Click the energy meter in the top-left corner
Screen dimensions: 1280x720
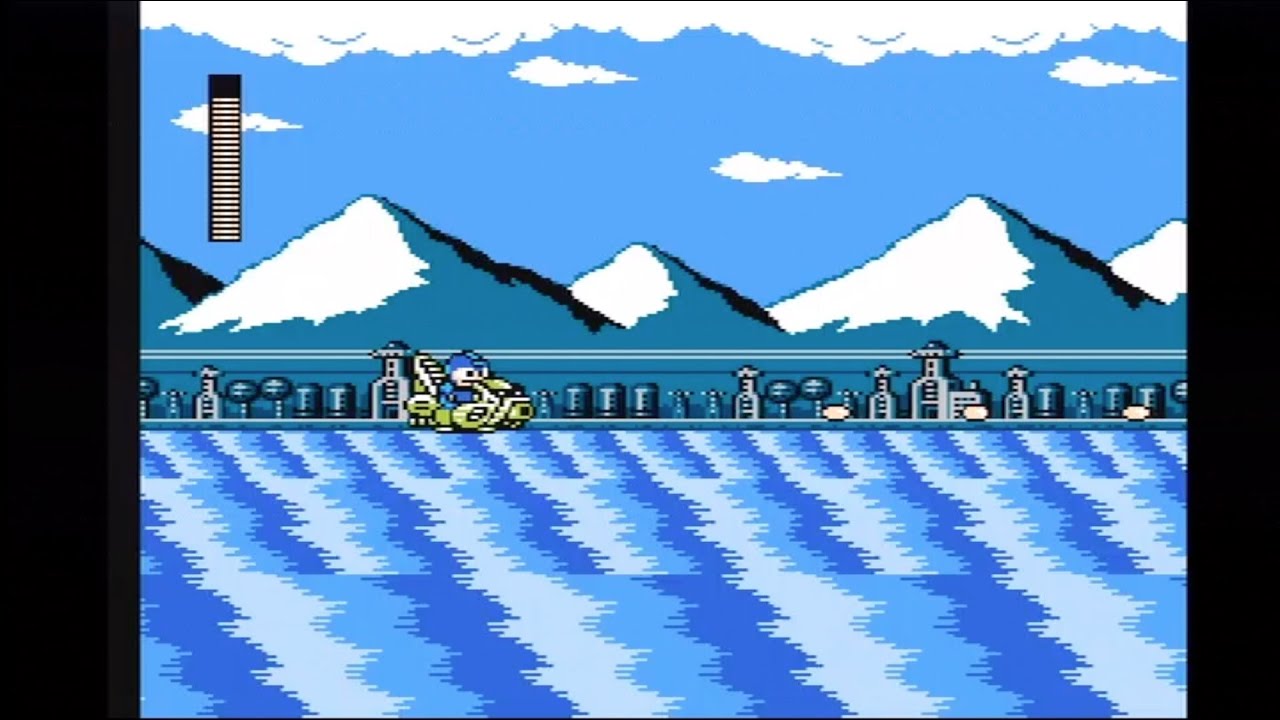pos(225,160)
